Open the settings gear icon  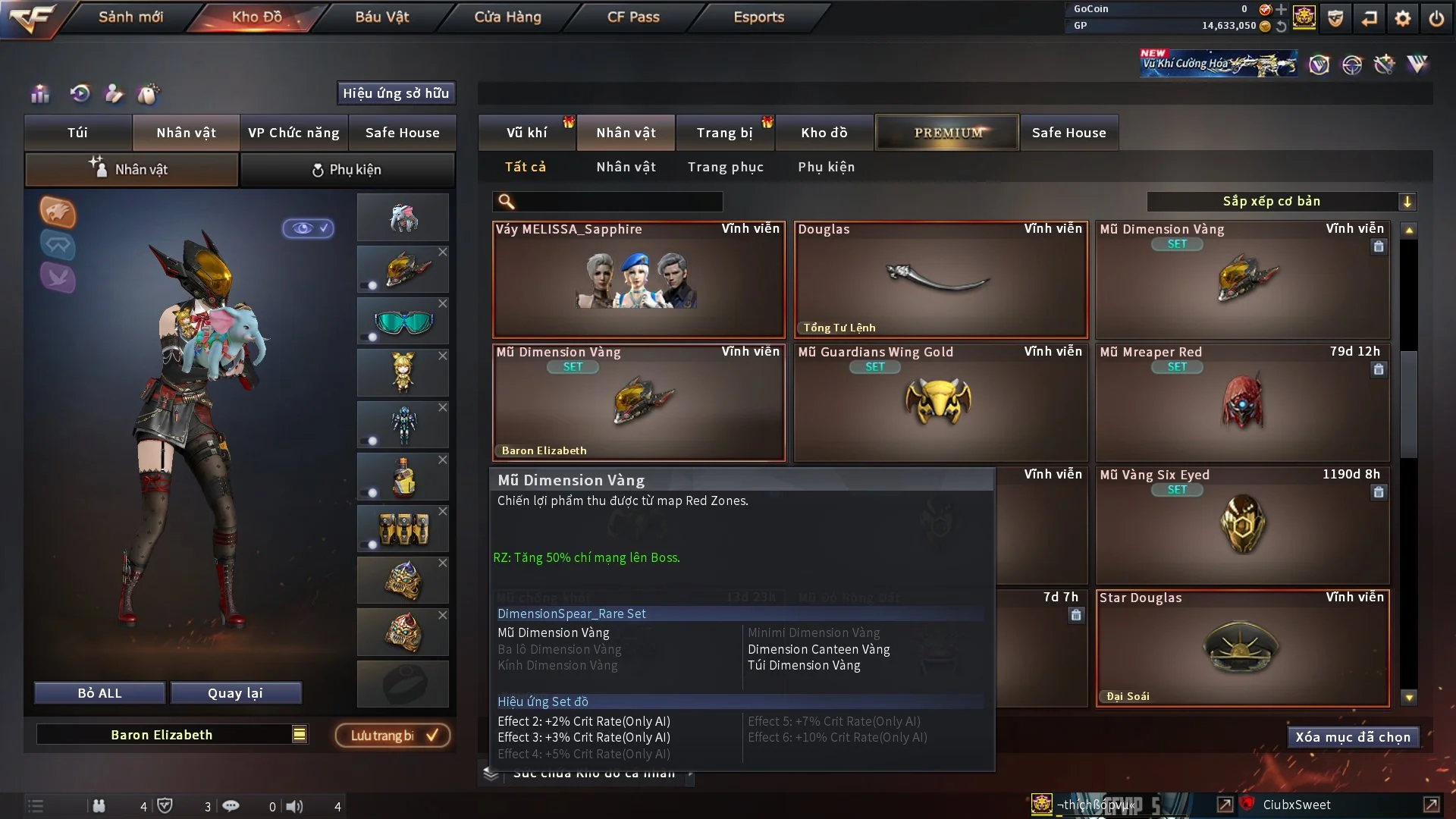pos(1403,18)
